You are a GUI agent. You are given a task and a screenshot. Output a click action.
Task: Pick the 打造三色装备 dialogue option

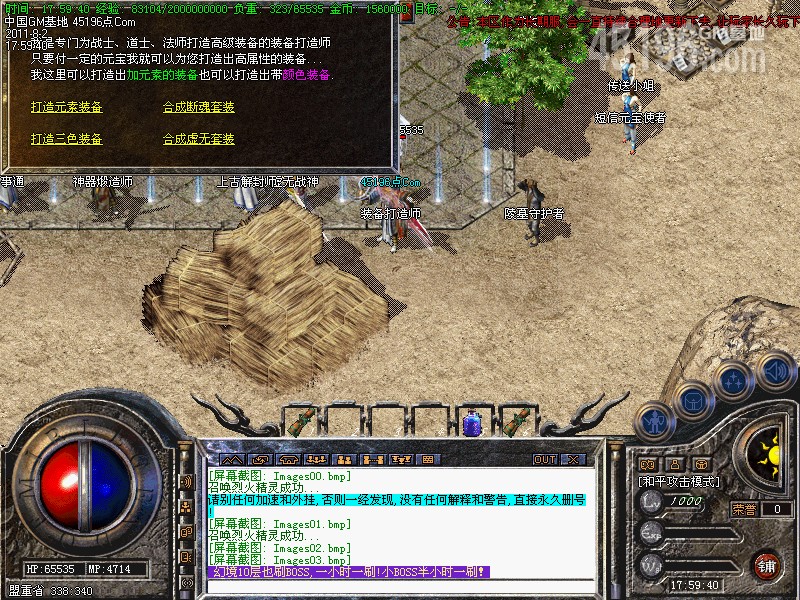point(66,139)
